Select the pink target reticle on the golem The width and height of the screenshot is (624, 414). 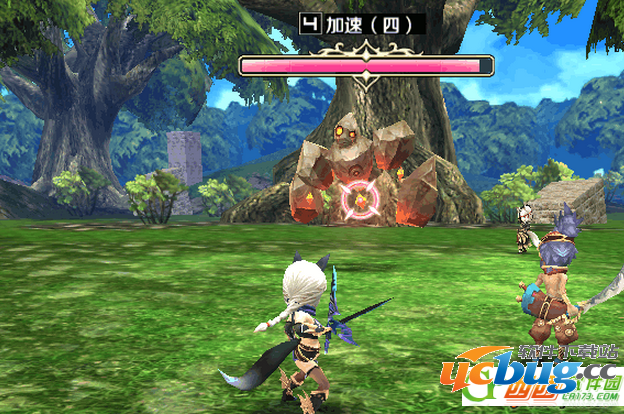pyautogui.click(x=356, y=201)
